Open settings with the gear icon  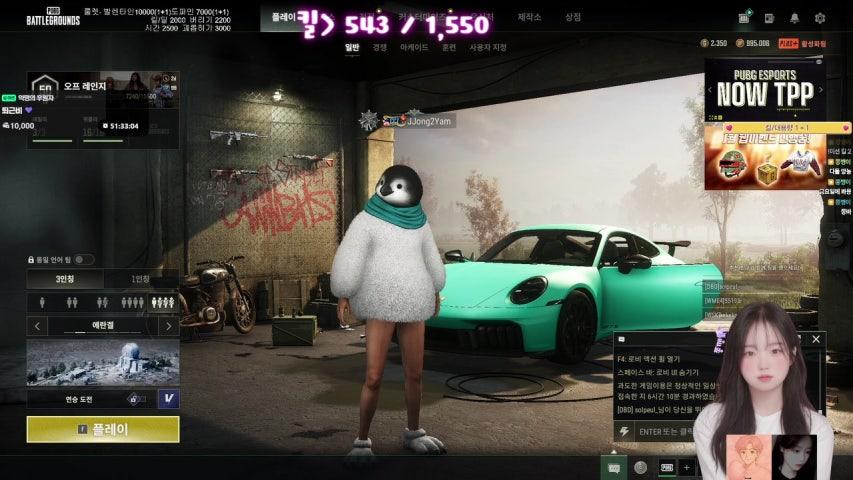coord(820,17)
